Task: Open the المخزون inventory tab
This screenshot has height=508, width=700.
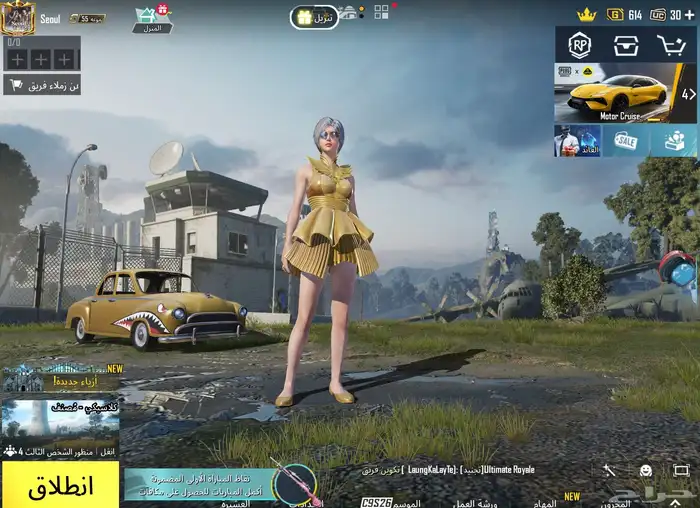Action: 616,502
